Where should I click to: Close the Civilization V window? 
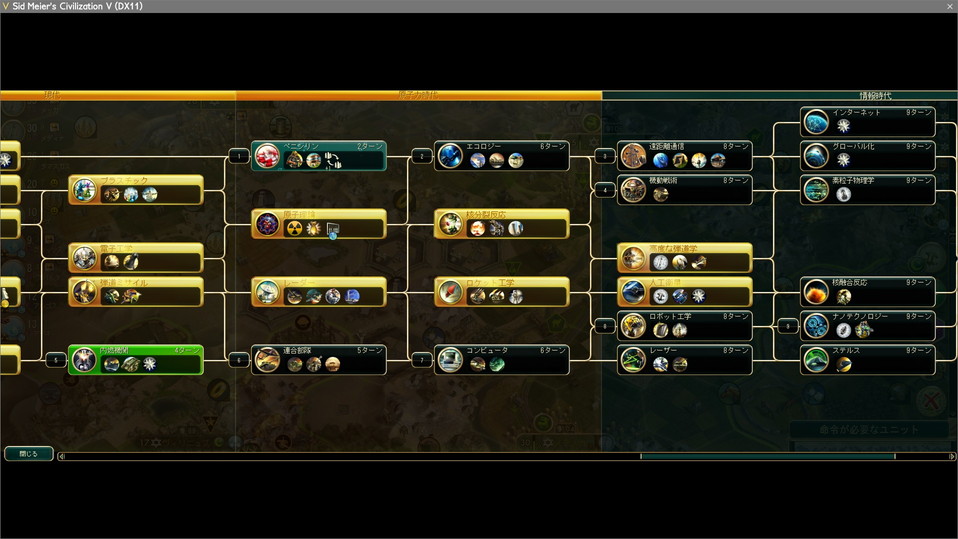(949, 6)
